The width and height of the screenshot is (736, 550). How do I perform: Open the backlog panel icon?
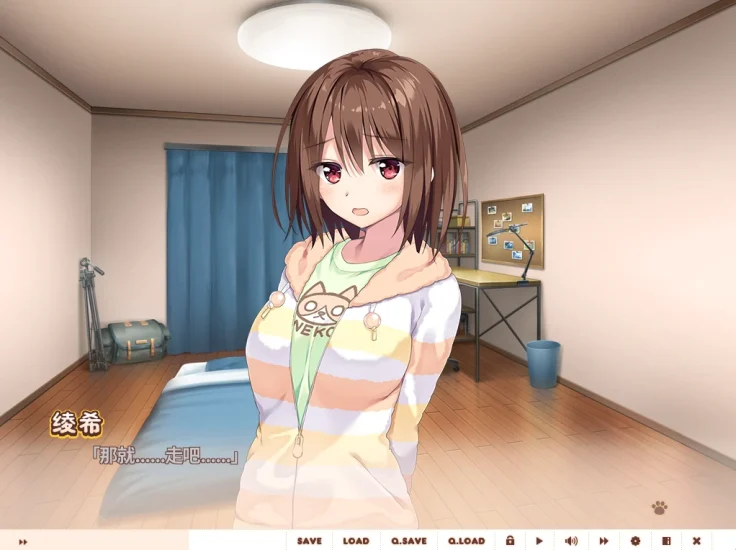(666, 541)
